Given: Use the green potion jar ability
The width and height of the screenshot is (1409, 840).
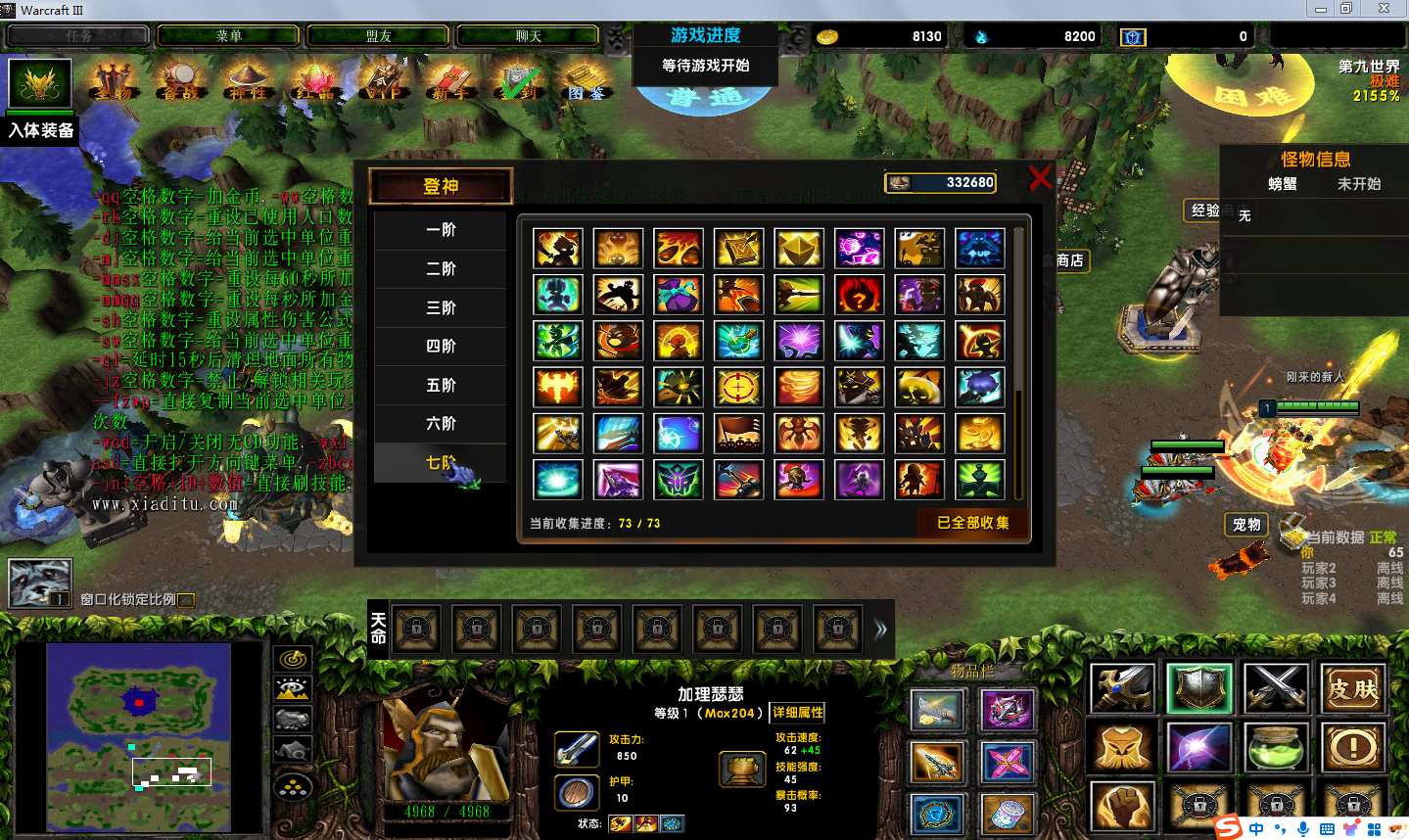Looking at the screenshot, I should click(x=1276, y=748).
